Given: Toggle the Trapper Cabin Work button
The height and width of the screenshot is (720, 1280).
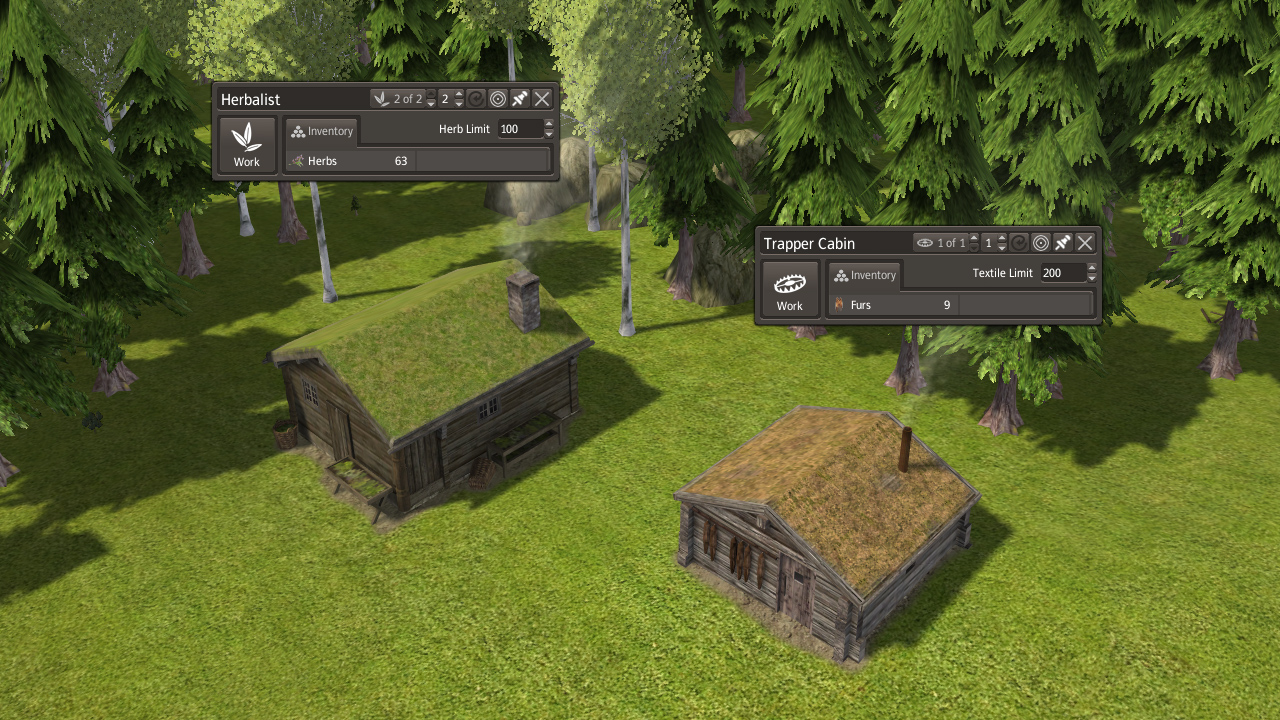Looking at the screenshot, I should coord(790,289).
